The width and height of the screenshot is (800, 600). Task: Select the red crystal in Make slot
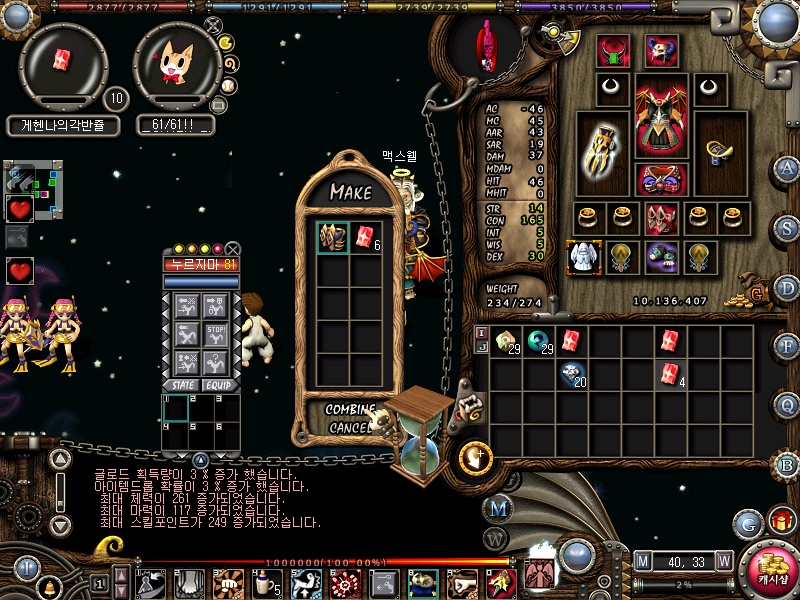[x=364, y=238]
